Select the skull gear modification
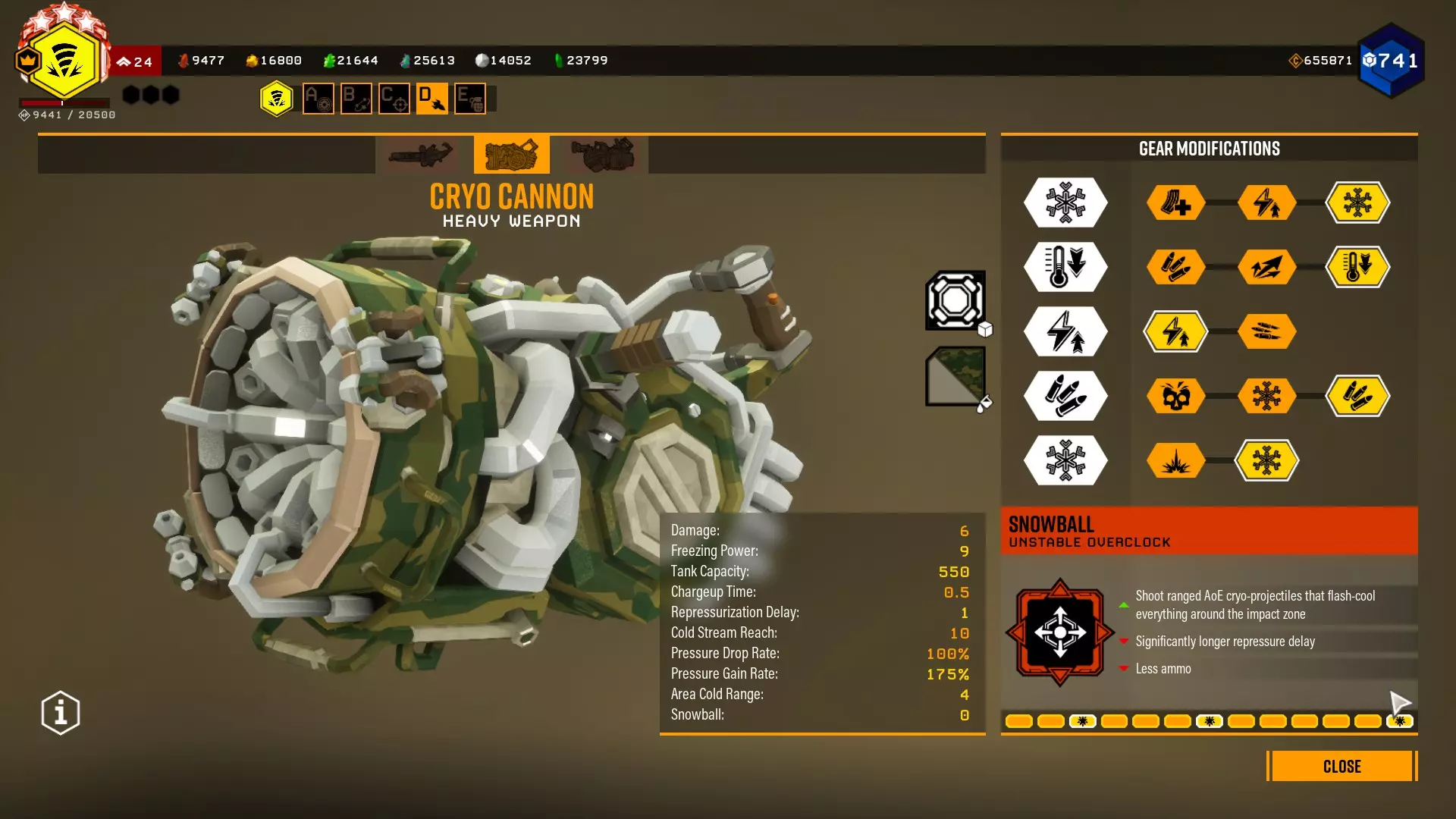The width and height of the screenshot is (1456, 819). click(x=1175, y=396)
